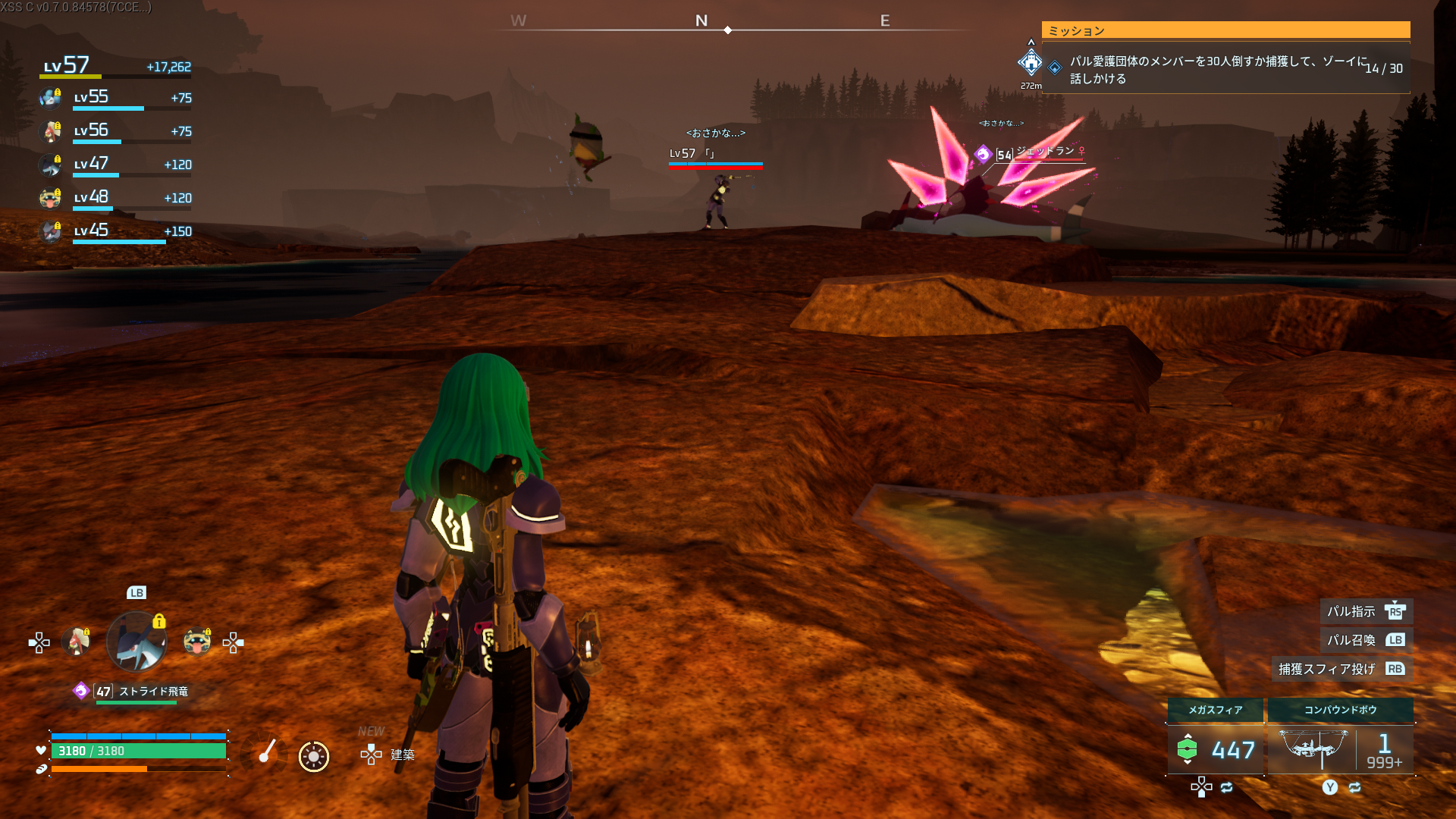Select the メガスフィア sphere slot
The height and width of the screenshot is (819, 1456).
[x=1215, y=739]
